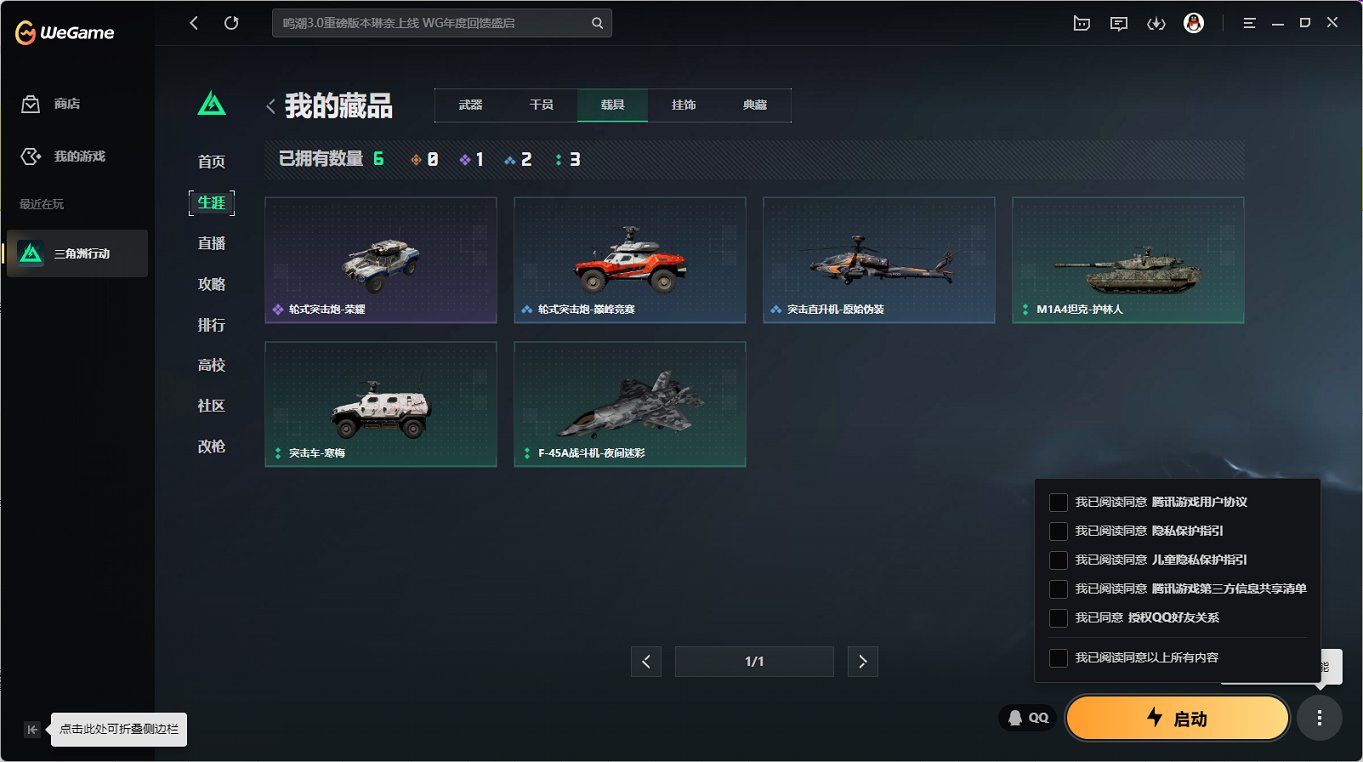This screenshot has width=1363, height=762.
Task: Check the 隐私保护指引 checkbox
Action: pos(1058,531)
